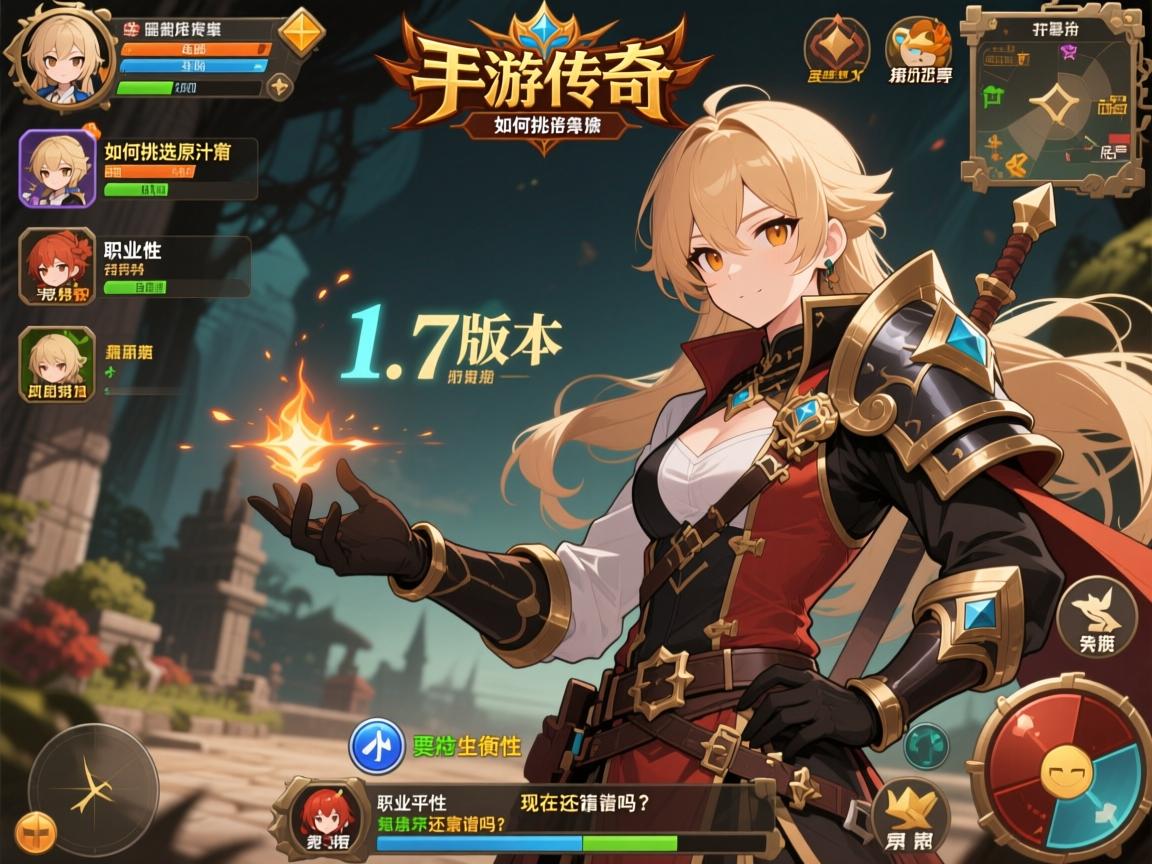Click the smiley face on the red wheel
This screenshot has width=1152, height=864.
[1061, 772]
